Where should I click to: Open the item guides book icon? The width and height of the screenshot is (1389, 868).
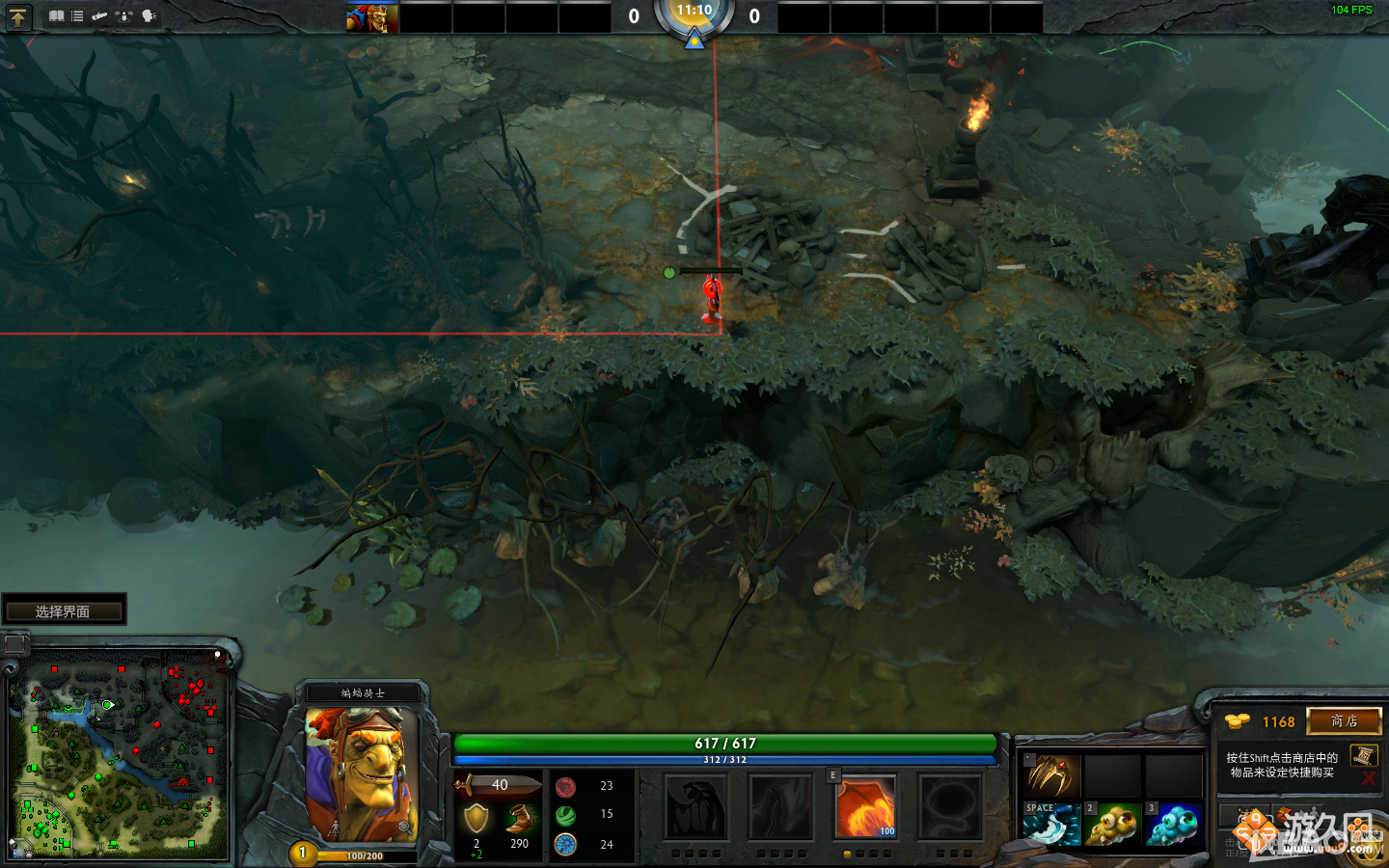click(56, 15)
